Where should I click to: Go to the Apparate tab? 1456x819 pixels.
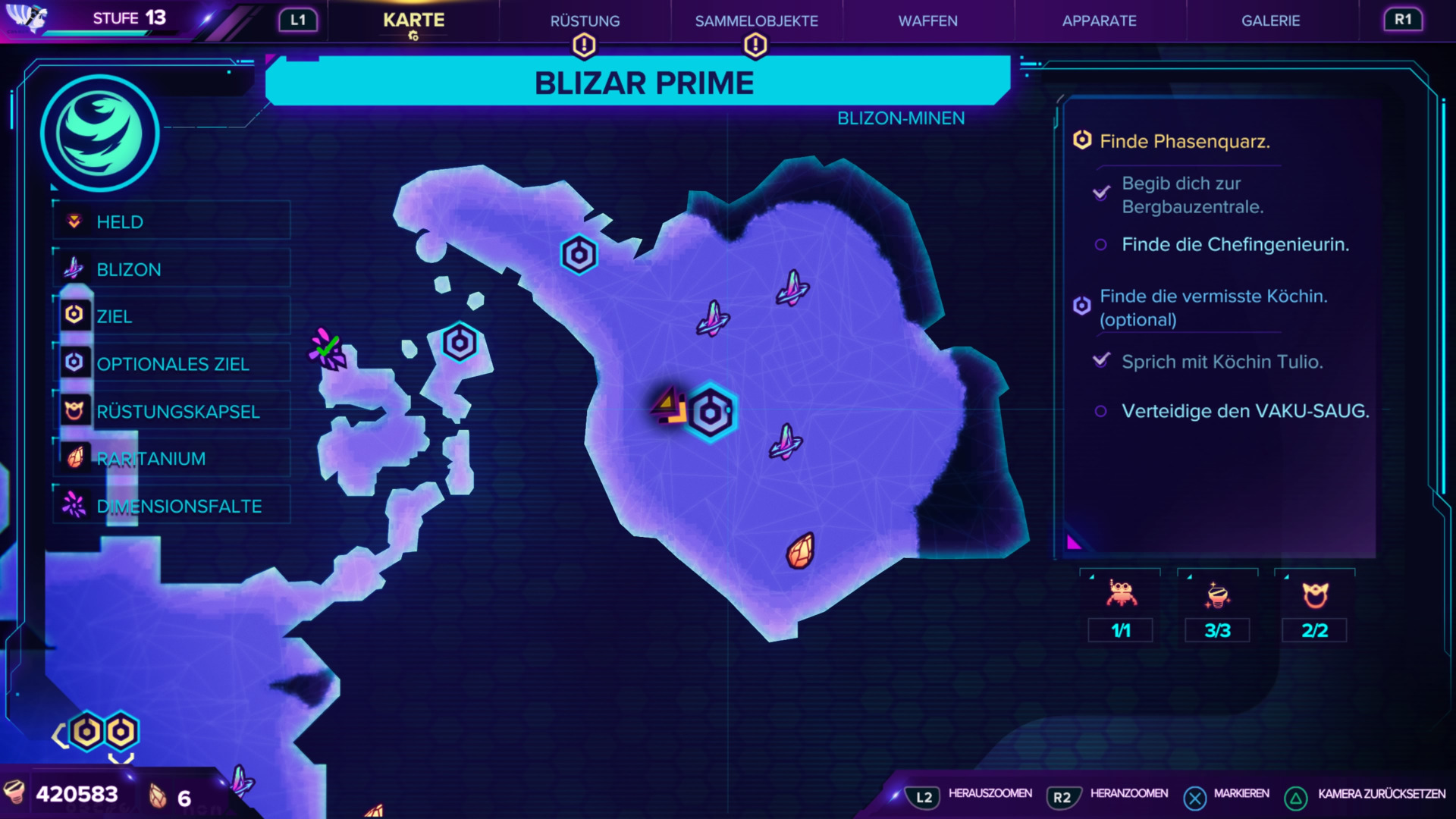pos(1099,21)
